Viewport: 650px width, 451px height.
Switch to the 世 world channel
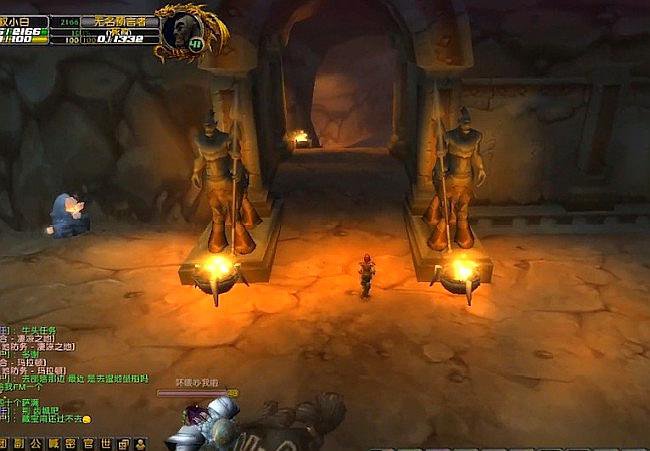(104, 443)
